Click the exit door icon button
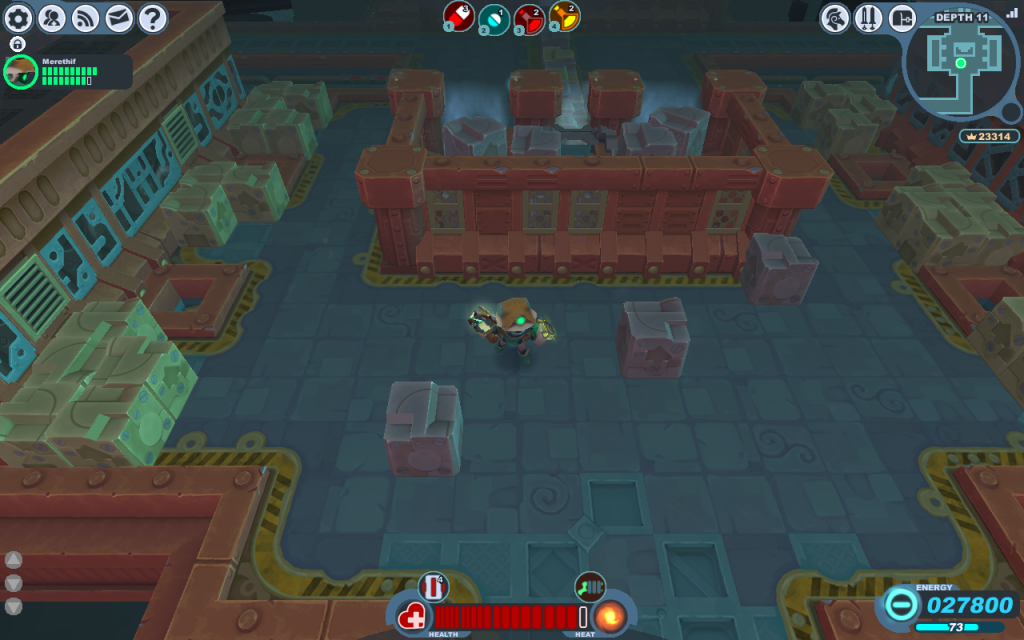 [902, 17]
